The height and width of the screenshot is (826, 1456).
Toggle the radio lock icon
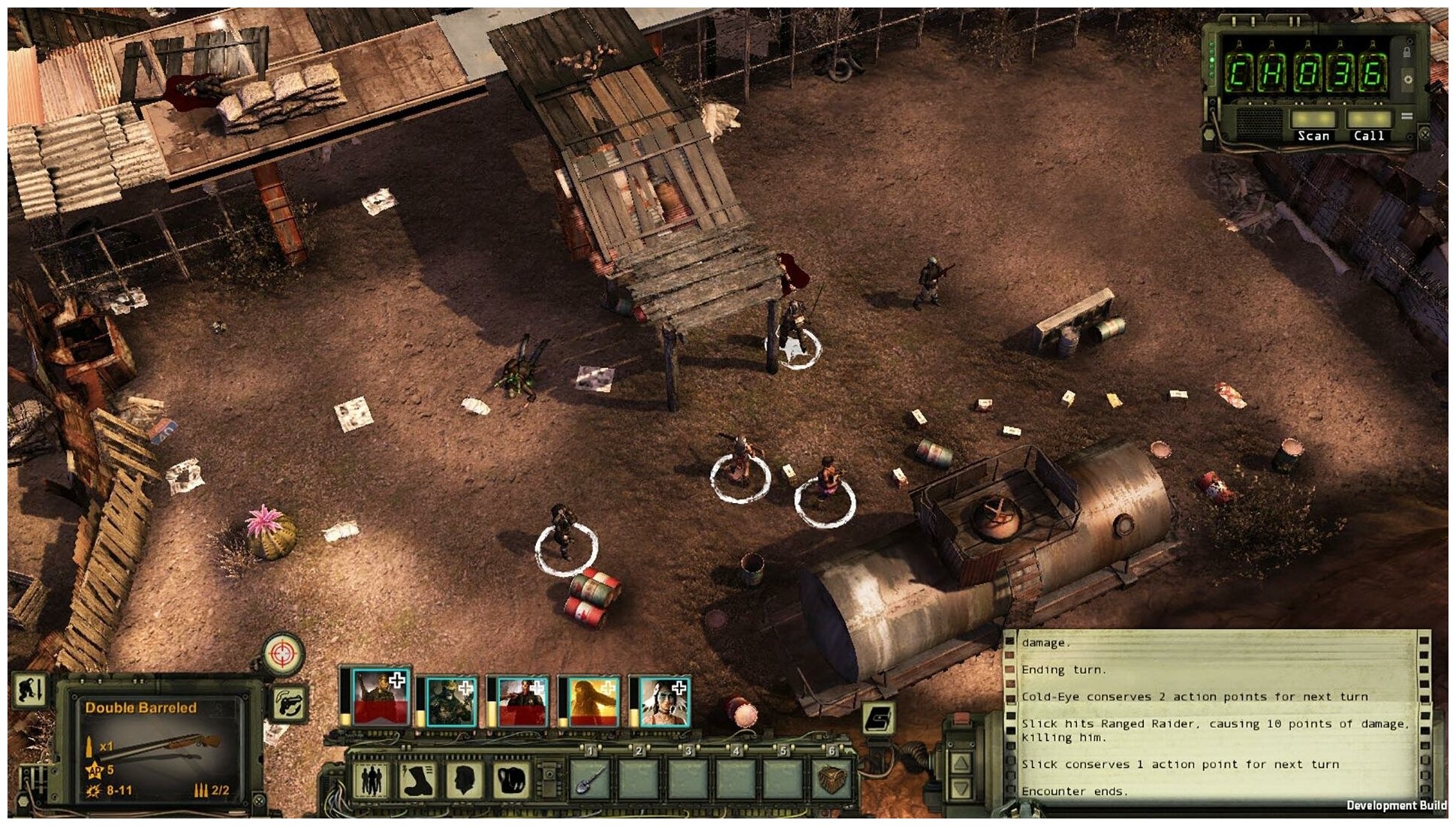click(x=1406, y=52)
